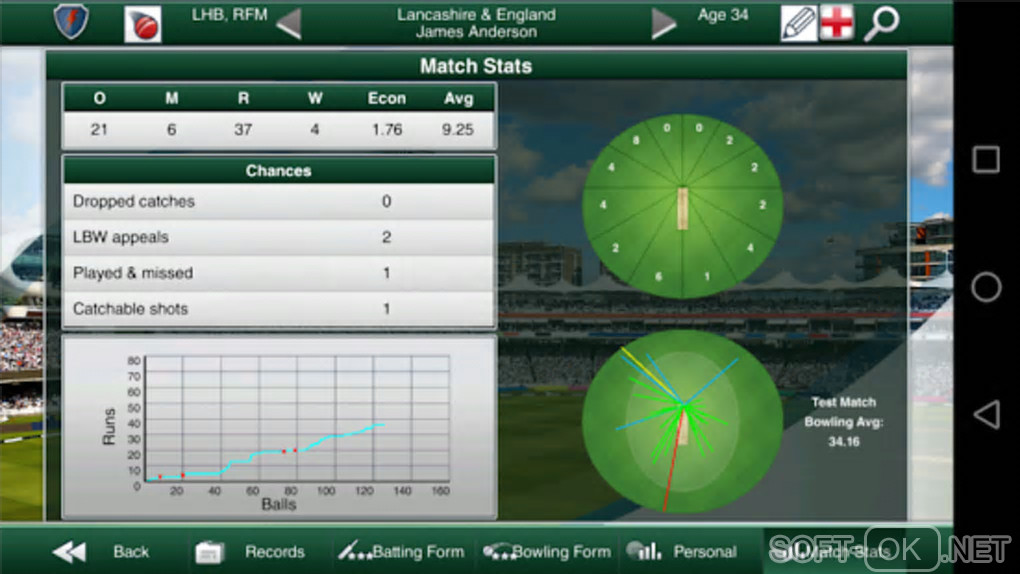Advance to next player with right arrow
Screen dimensions: 1020x574
coord(664,23)
